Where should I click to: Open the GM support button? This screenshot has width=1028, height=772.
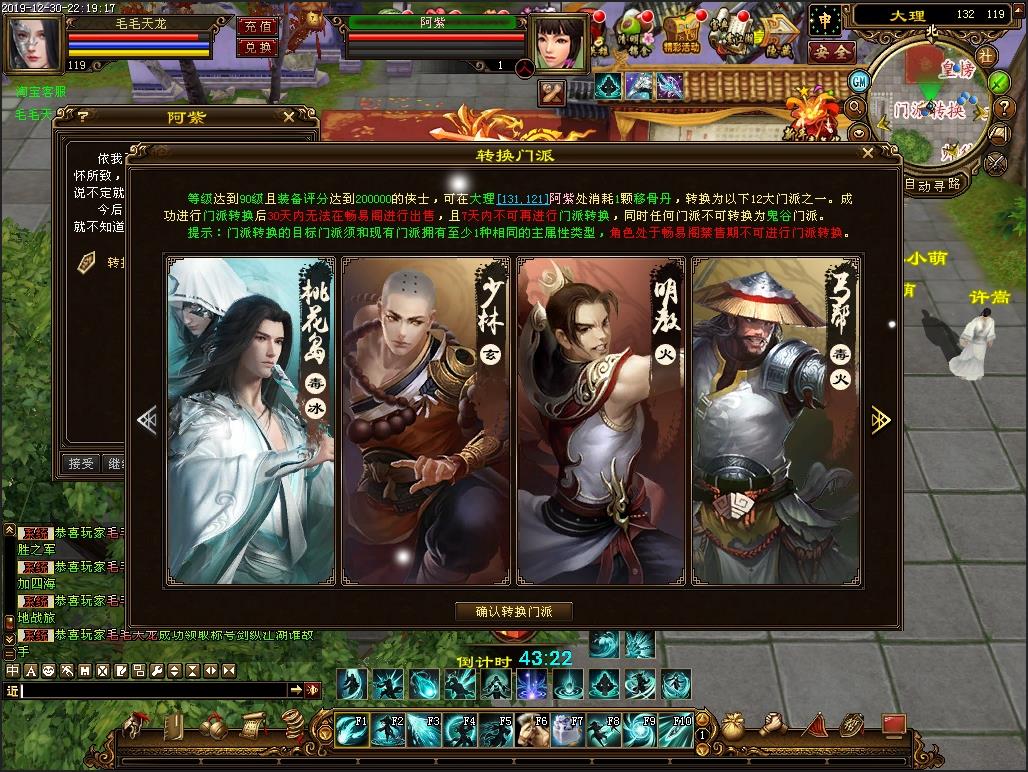(x=858, y=81)
